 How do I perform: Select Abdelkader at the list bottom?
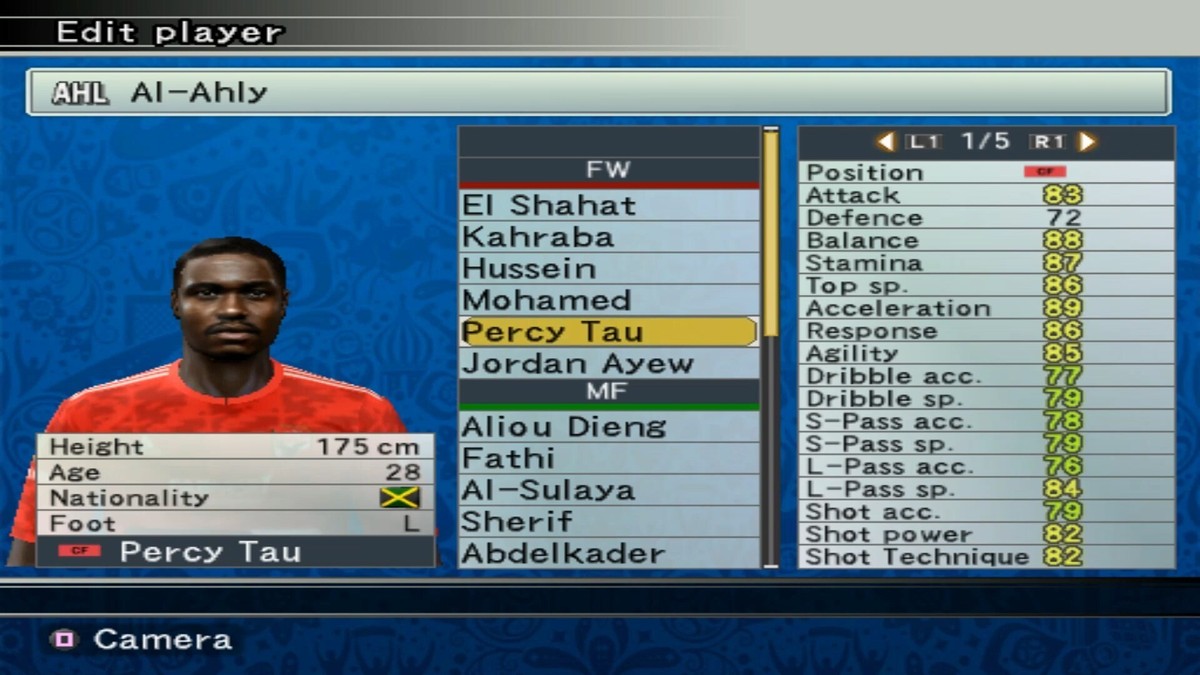[608, 553]
